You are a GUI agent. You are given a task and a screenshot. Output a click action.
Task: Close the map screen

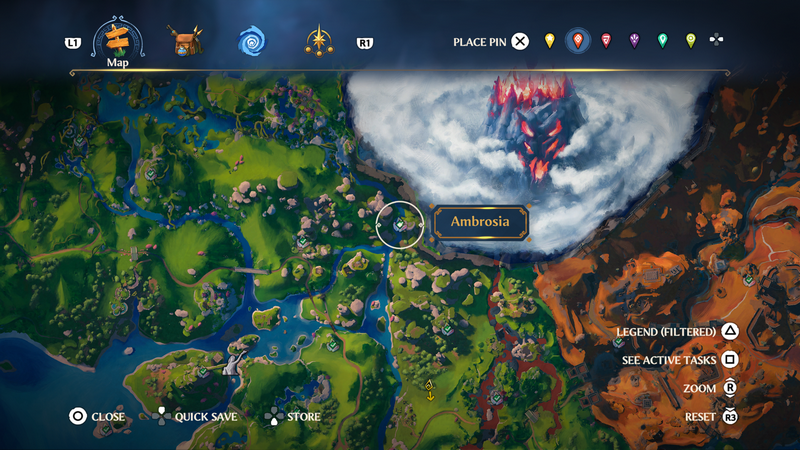click(x=98, y=417)
